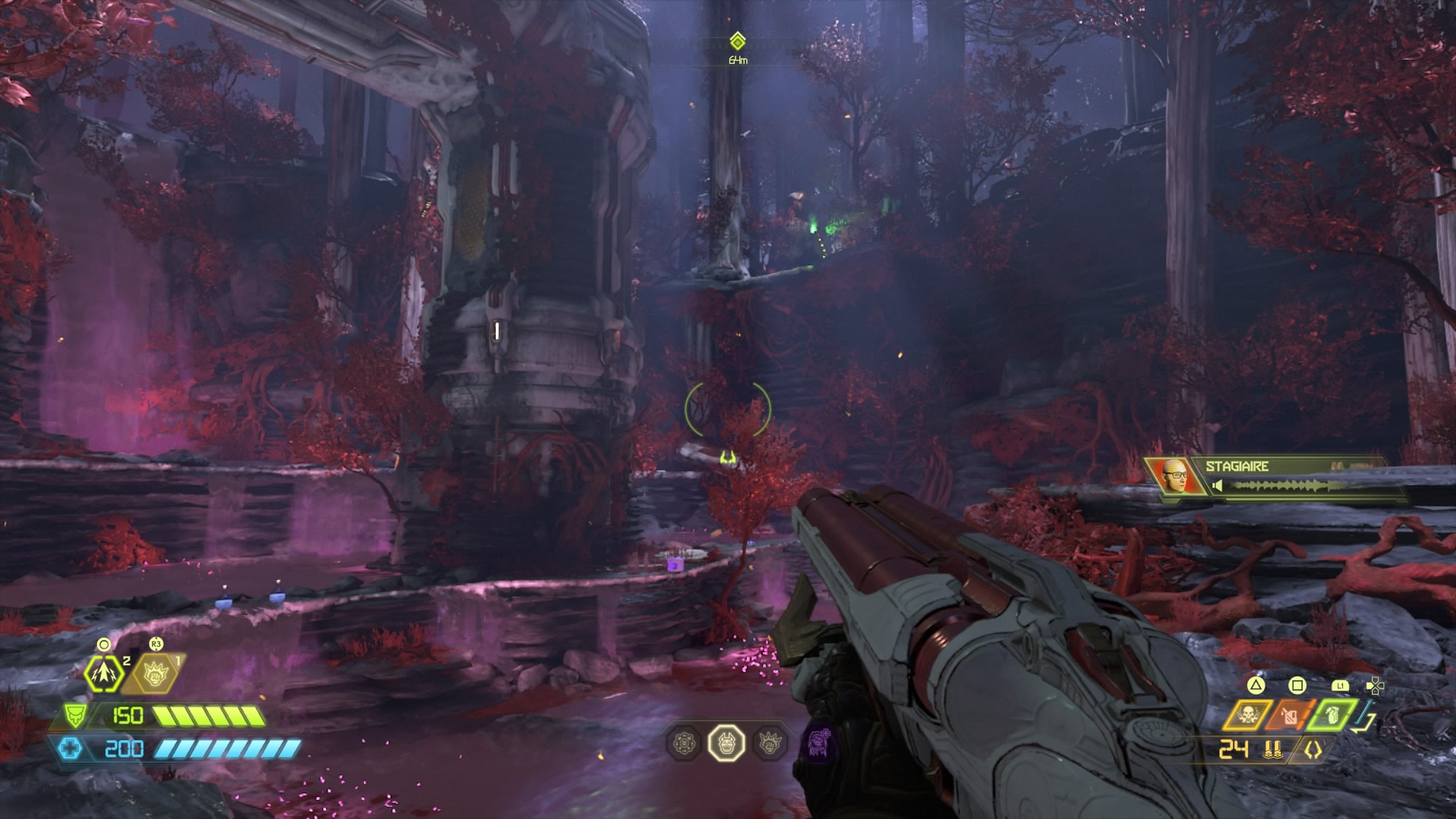Image resolution: width=1456 pixels, height=819 pixels.
Task: Select the ice bomb equipment icon
Action: pos(104,672)
